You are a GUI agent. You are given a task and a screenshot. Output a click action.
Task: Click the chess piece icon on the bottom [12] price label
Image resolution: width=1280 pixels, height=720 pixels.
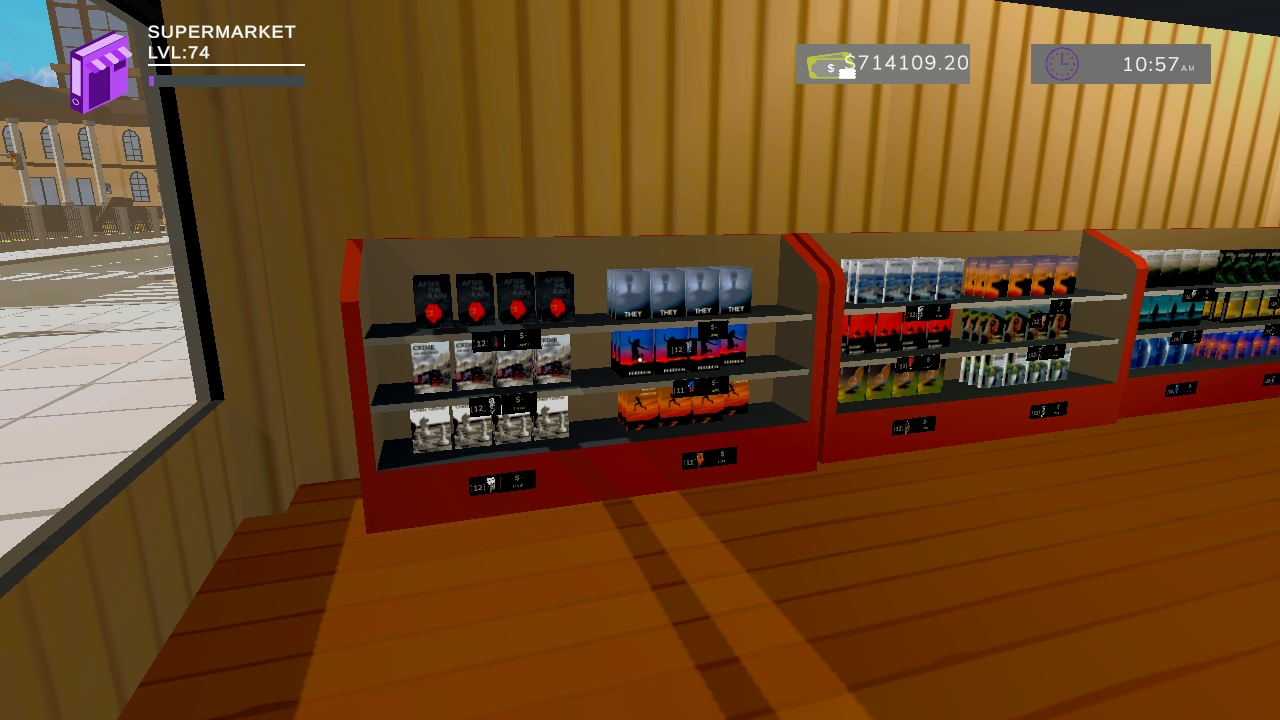click(490, 403)
